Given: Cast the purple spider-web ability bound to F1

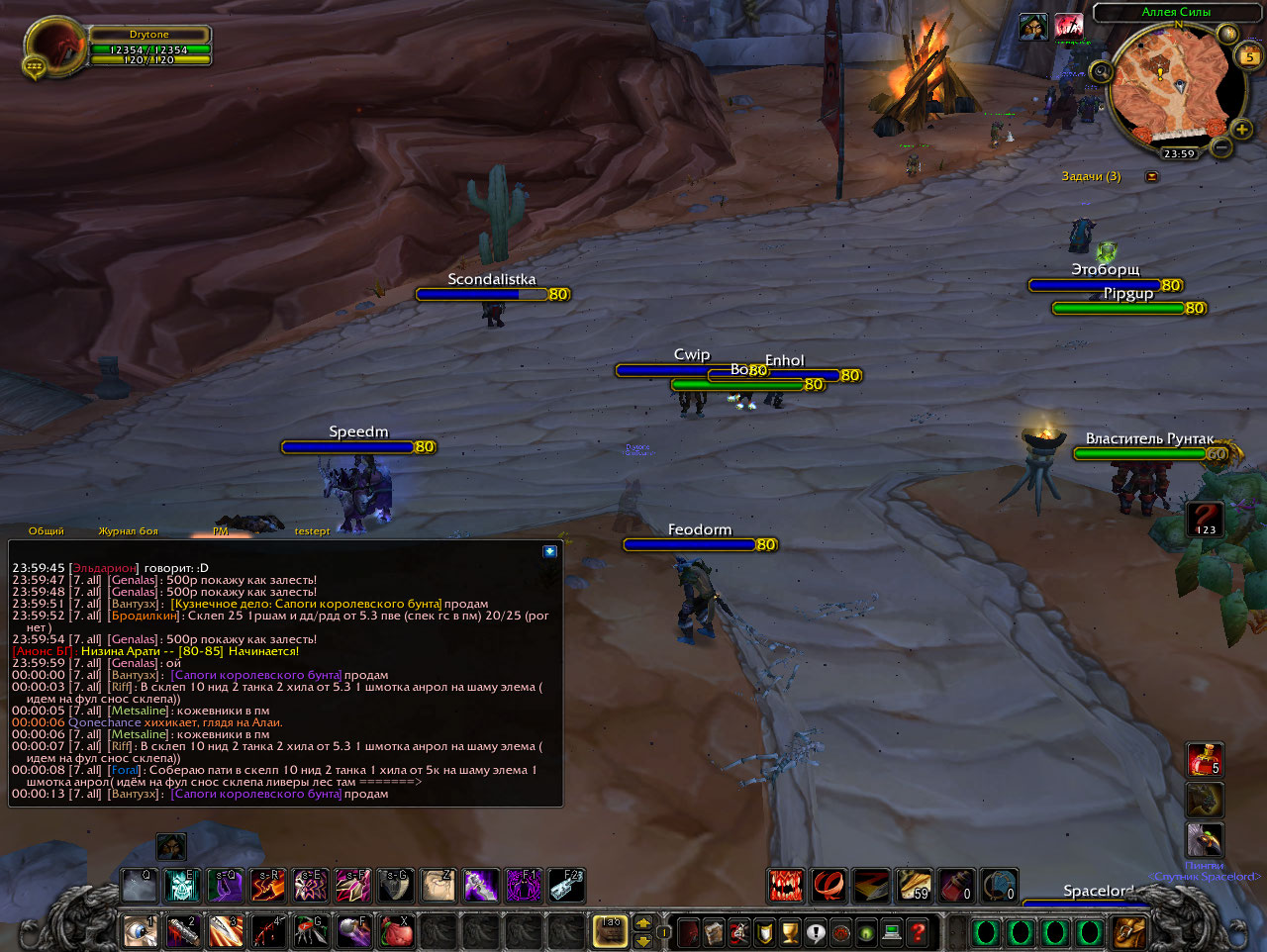Looking at the screenshot, I should 524,886.
